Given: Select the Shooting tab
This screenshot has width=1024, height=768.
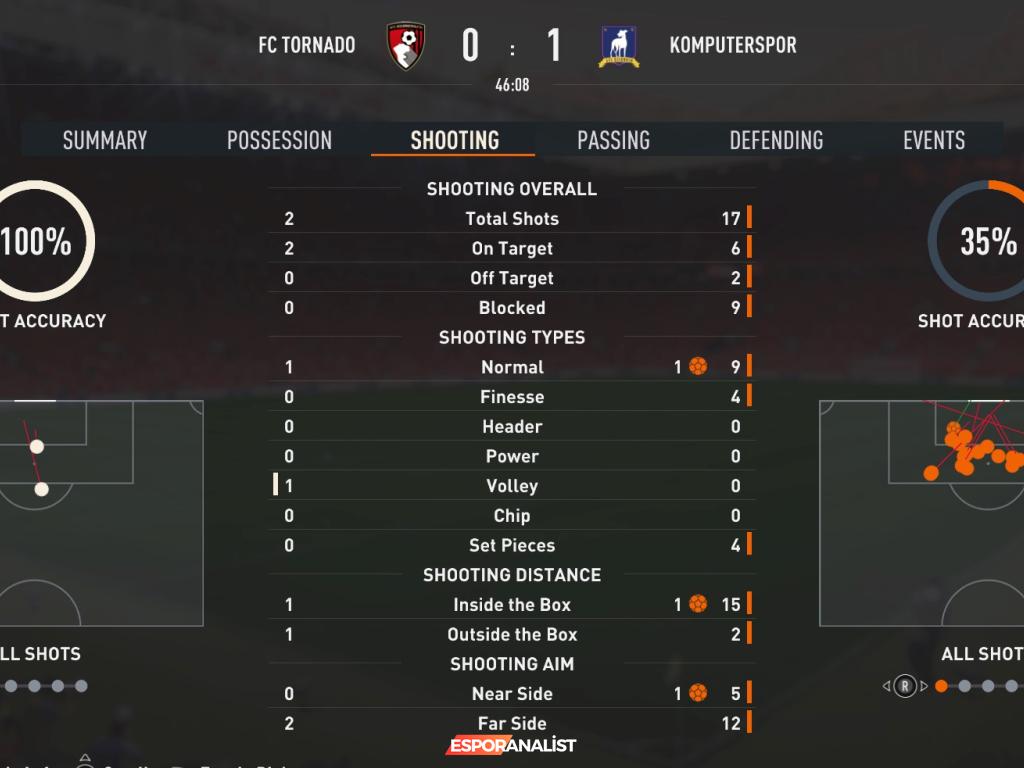Looking at the screenshot, I should coord(454,140).
